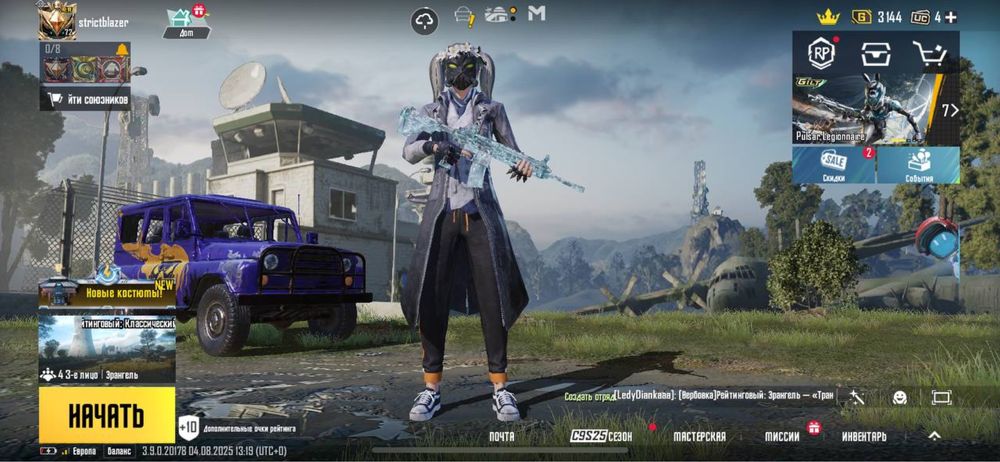Open the emoji smiley icon
Screen dimensions: 1000x462
click(x=900, y=397)
